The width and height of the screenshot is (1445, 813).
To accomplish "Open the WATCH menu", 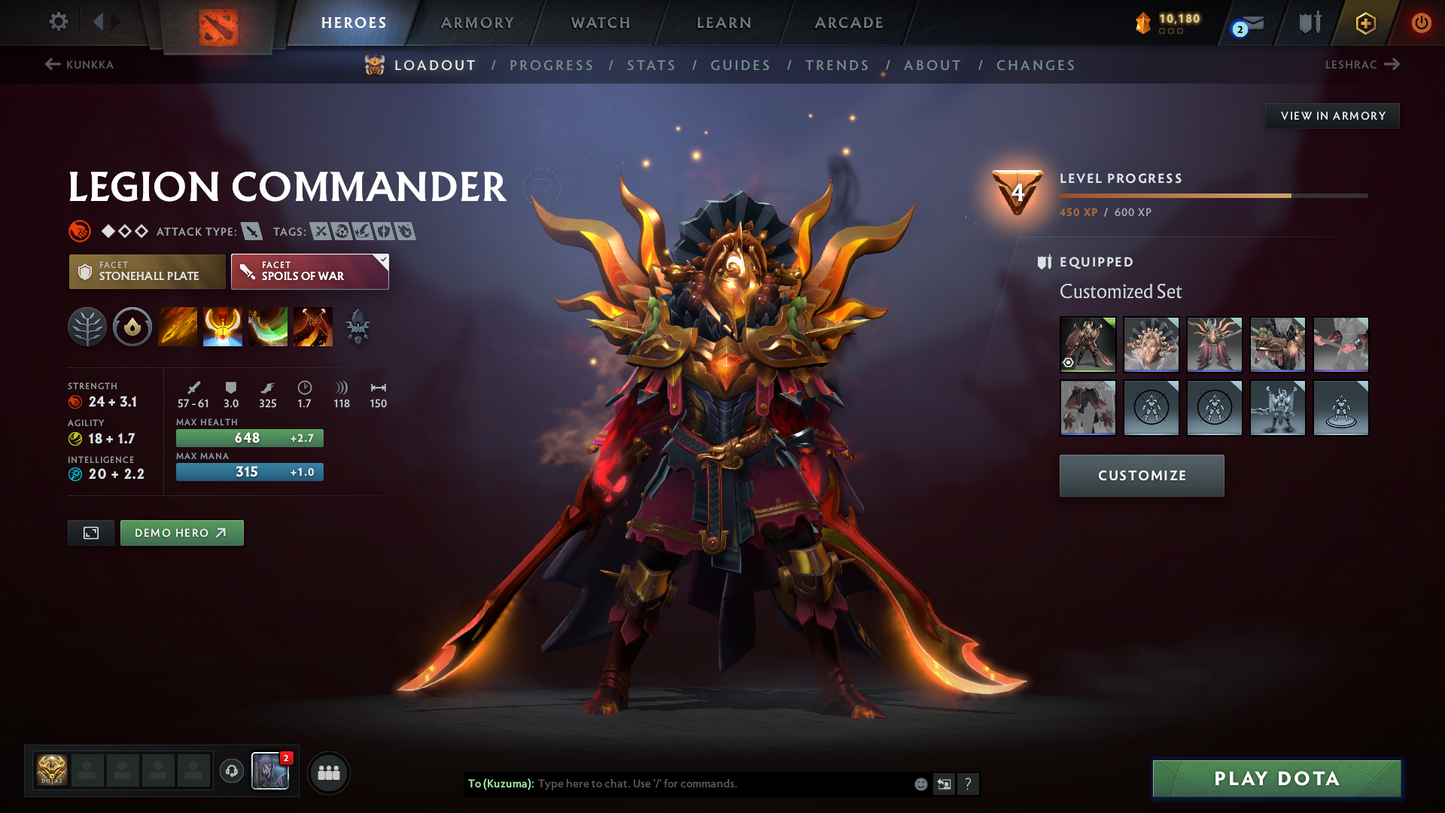I will tap(599, 22).
